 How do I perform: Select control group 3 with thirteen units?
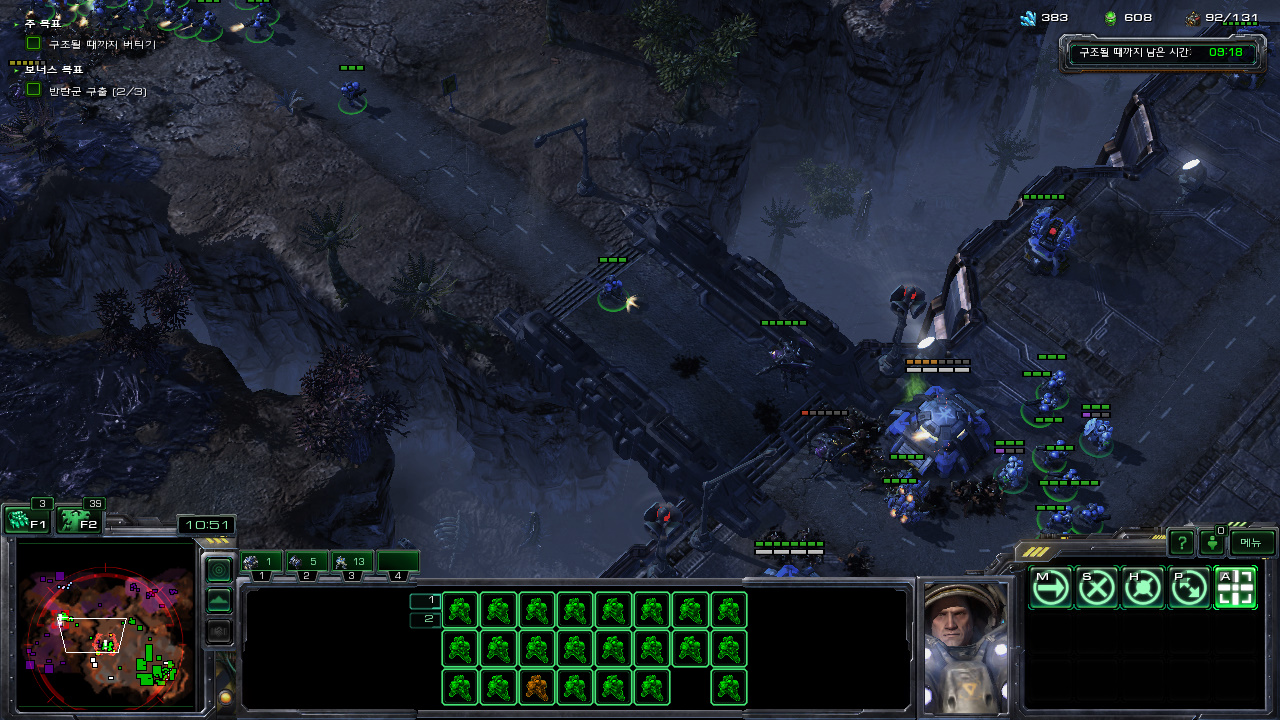click(352, 562)
